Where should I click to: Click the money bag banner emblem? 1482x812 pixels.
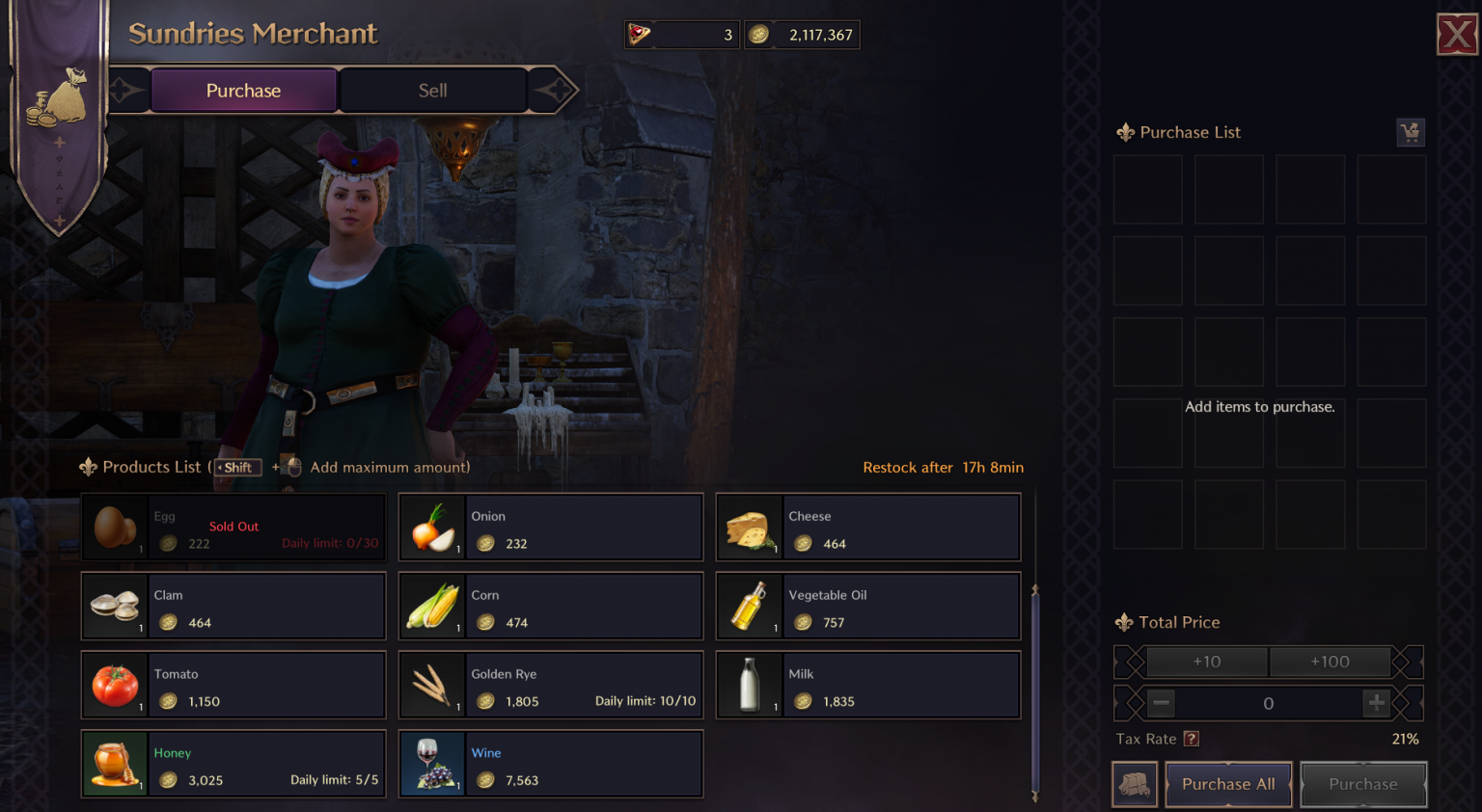point(58,96)
